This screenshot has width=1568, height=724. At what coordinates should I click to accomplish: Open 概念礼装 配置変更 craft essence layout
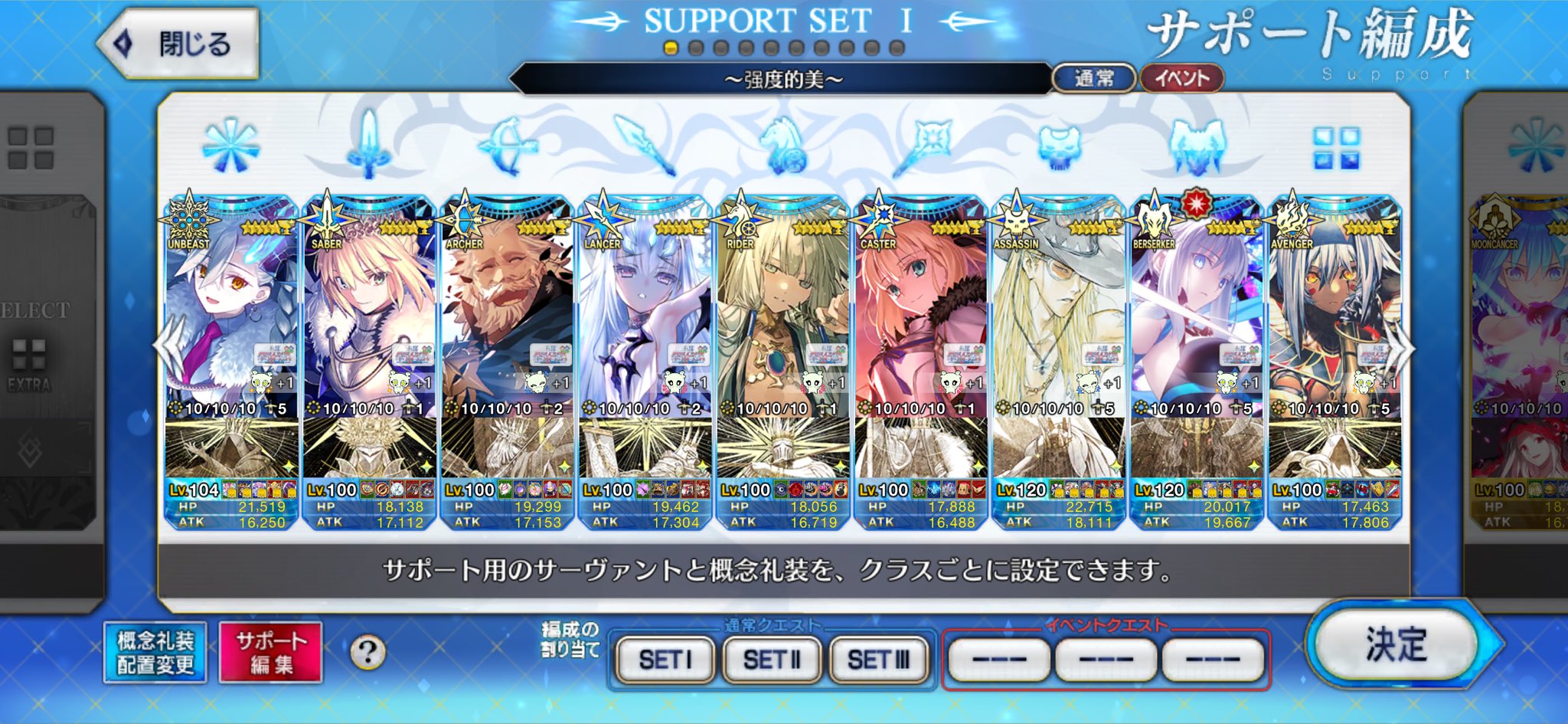pyautogui.click(x=155, y=652)
